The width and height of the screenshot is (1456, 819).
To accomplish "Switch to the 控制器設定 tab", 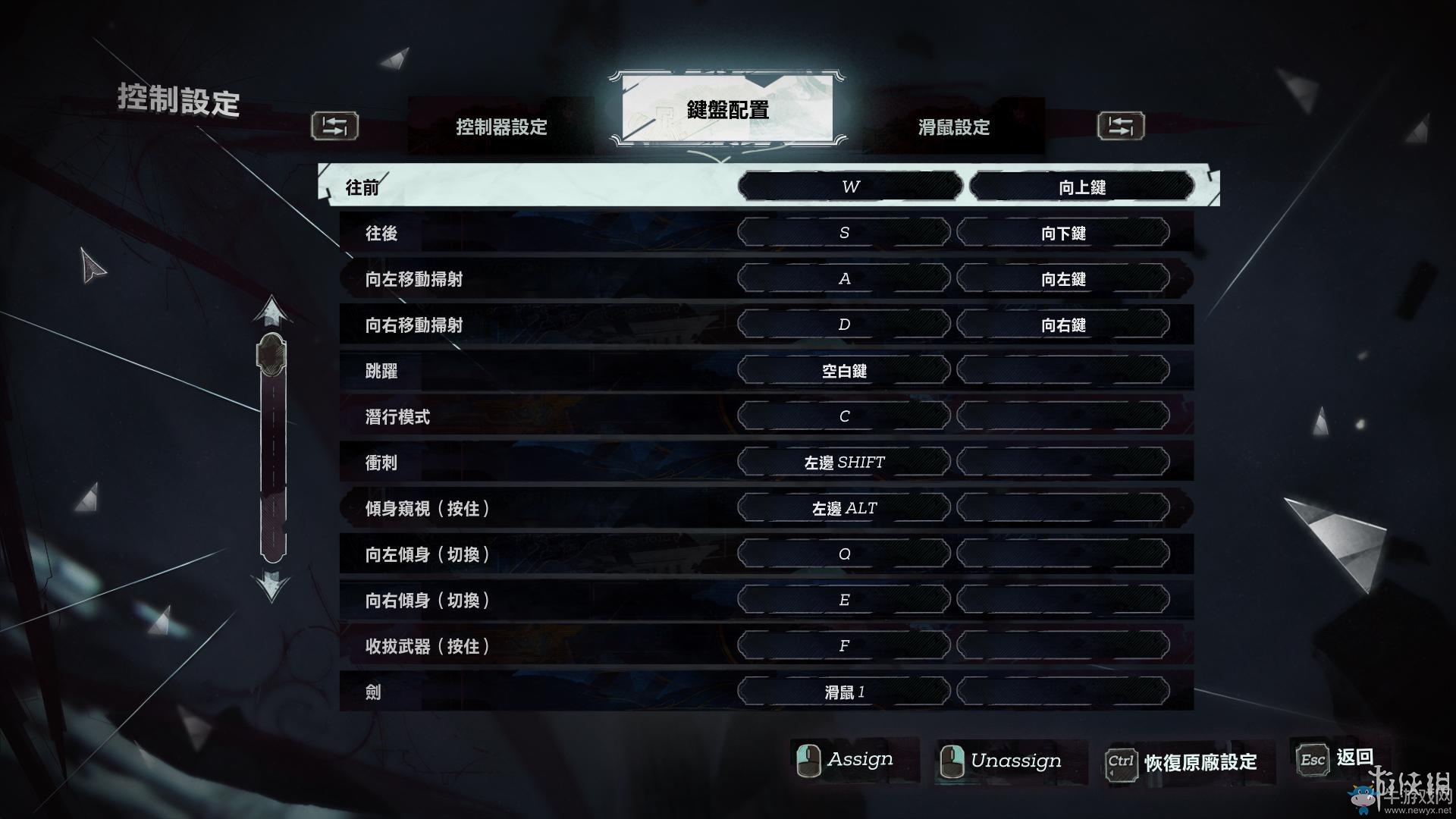I will 502,128.
